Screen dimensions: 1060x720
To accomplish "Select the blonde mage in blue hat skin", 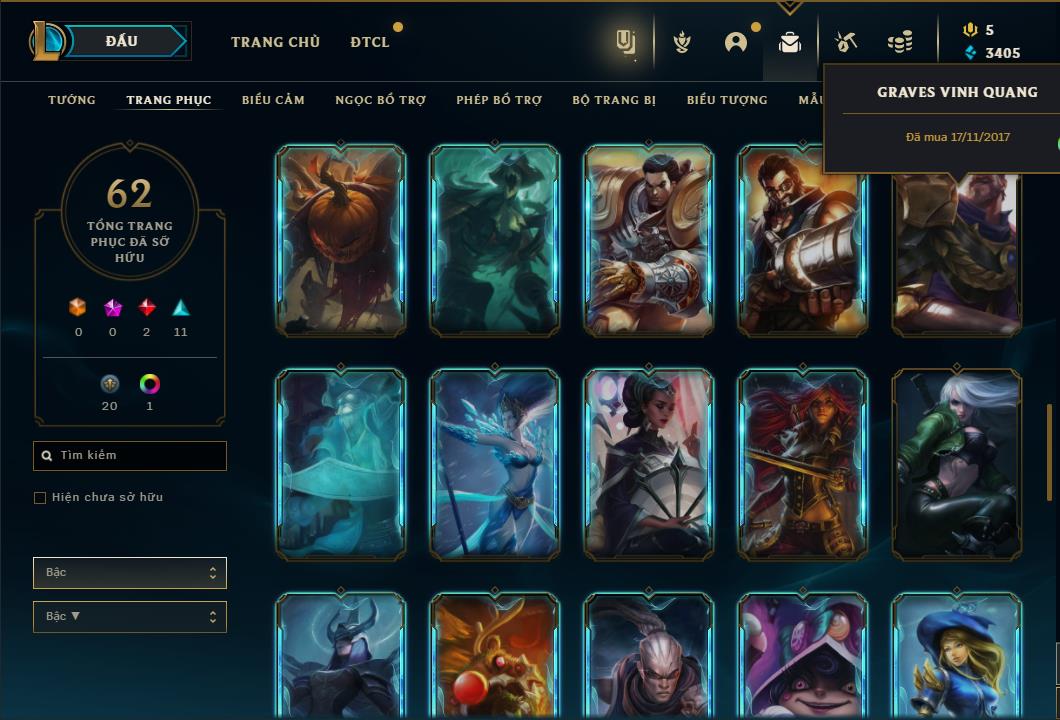I will point(956,655).
